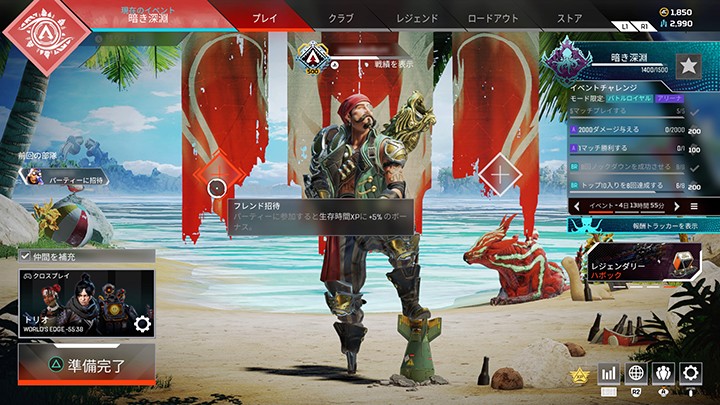Open the globe network icon
Viewport: 720px width, 405px height.
[x=636, y=373]
